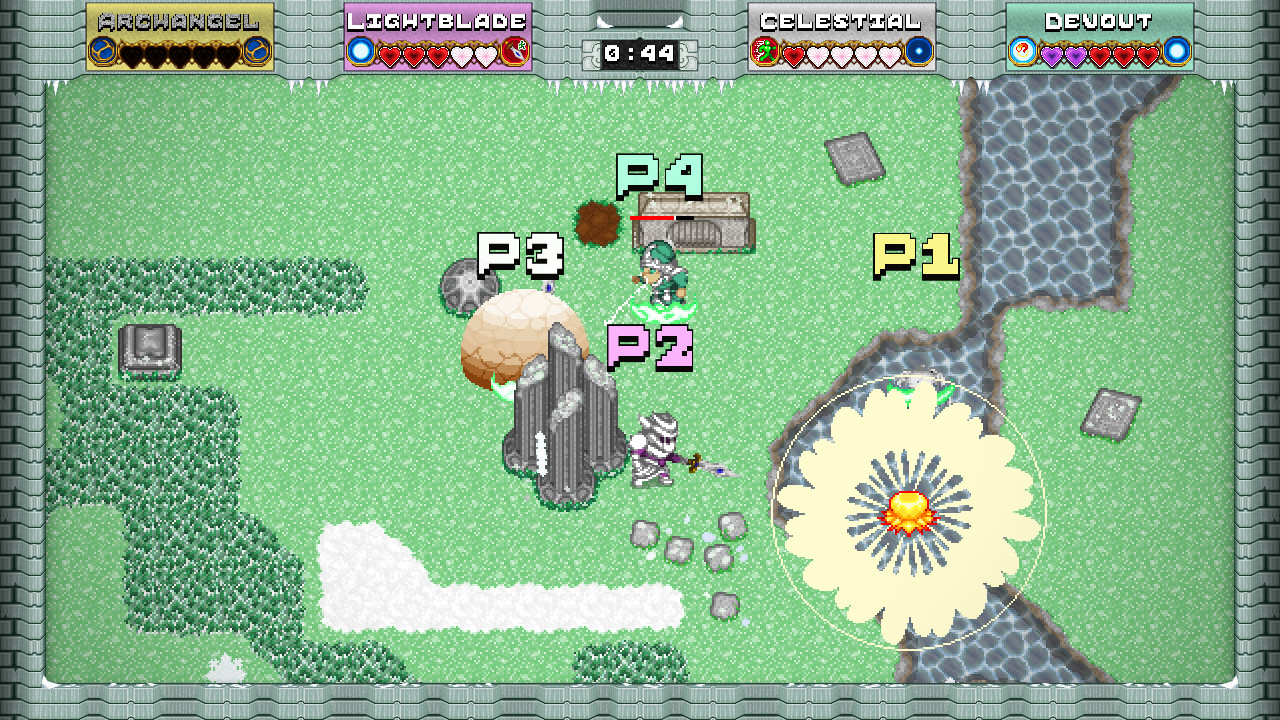Click Devout's charged blue orb icon
This screenshot has width=1280, height=720.
(1176, 51)
